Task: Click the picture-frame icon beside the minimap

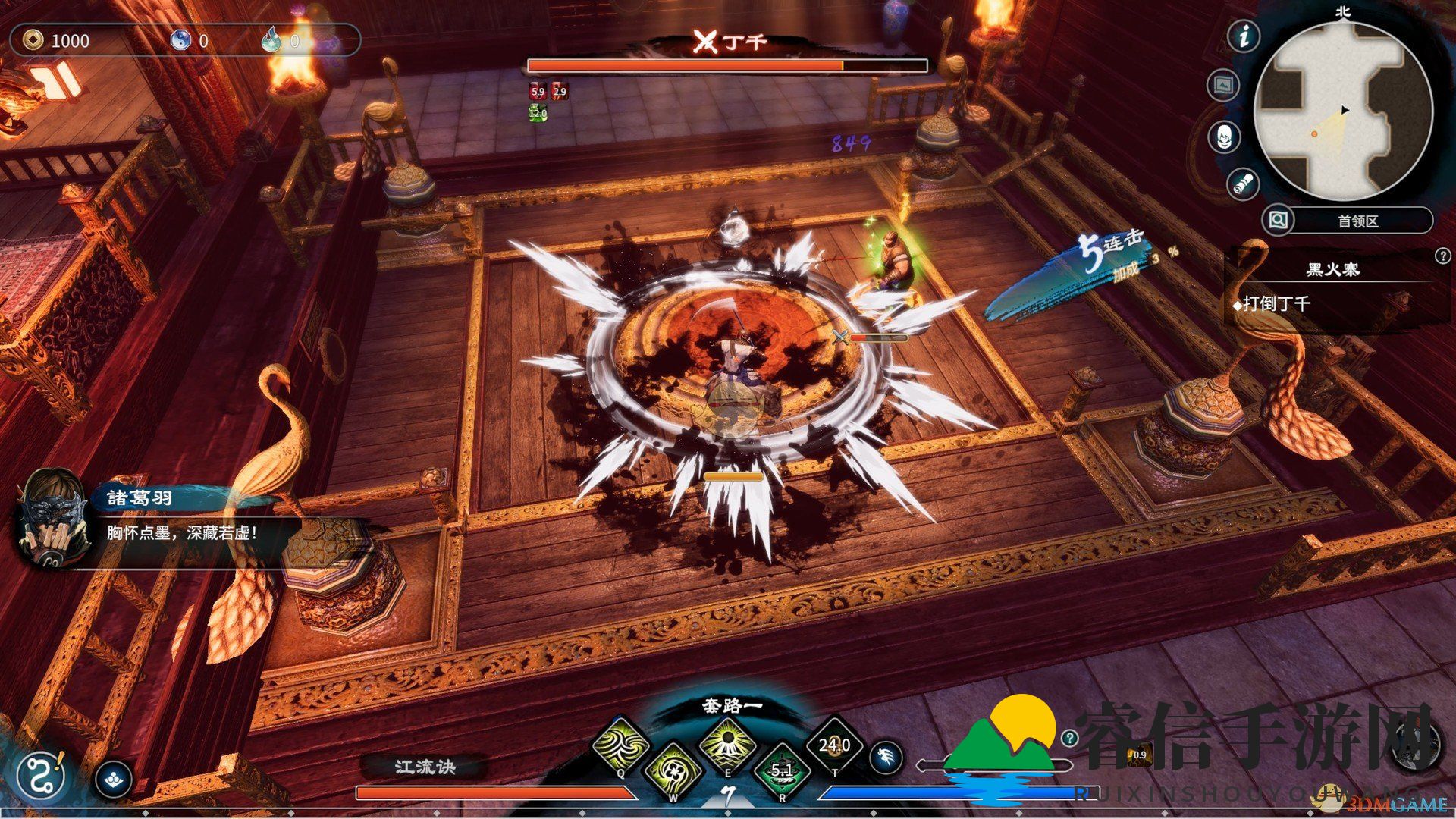Action: [1222, 85]
